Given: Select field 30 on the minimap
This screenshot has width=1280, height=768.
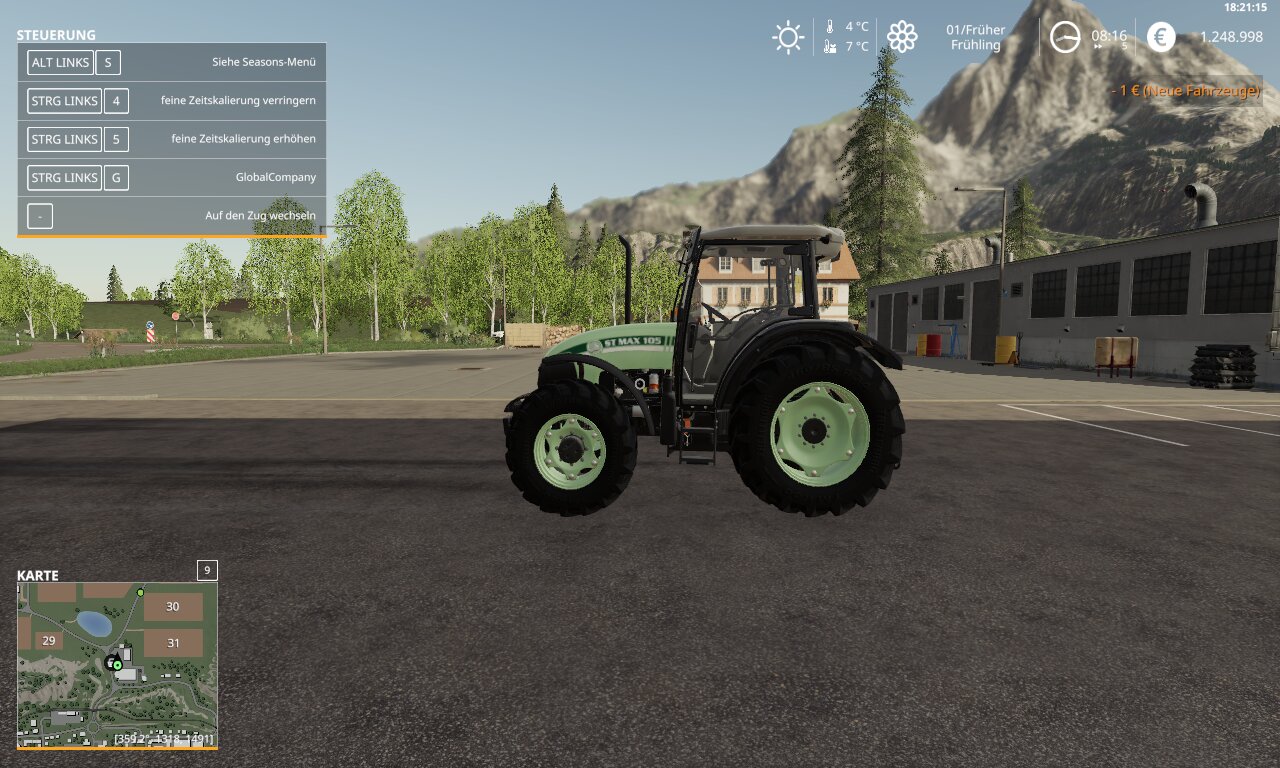Looking at the screenshot, I should tap(173, 607).
